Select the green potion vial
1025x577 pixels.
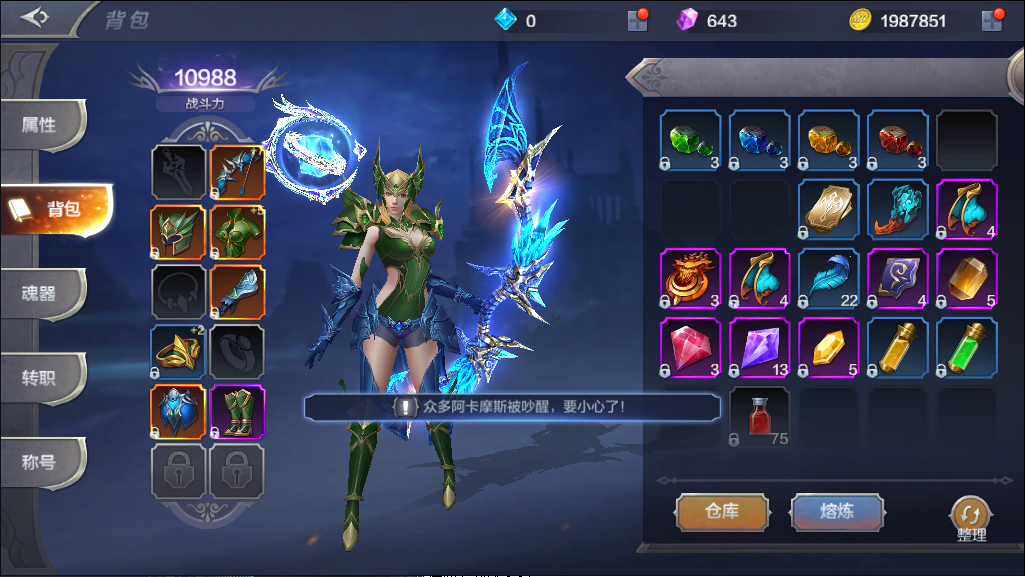point(967,347)
